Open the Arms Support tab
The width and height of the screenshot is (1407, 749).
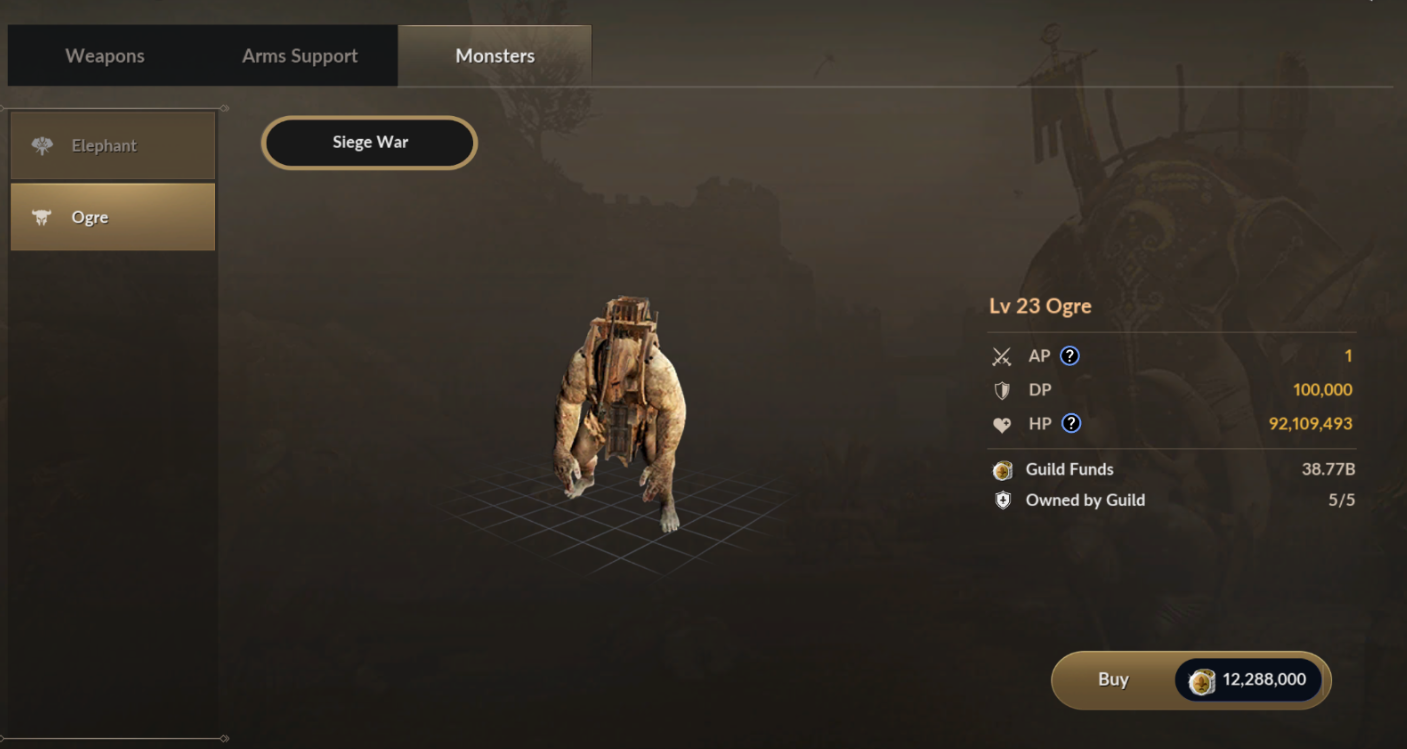pos(299,56)
